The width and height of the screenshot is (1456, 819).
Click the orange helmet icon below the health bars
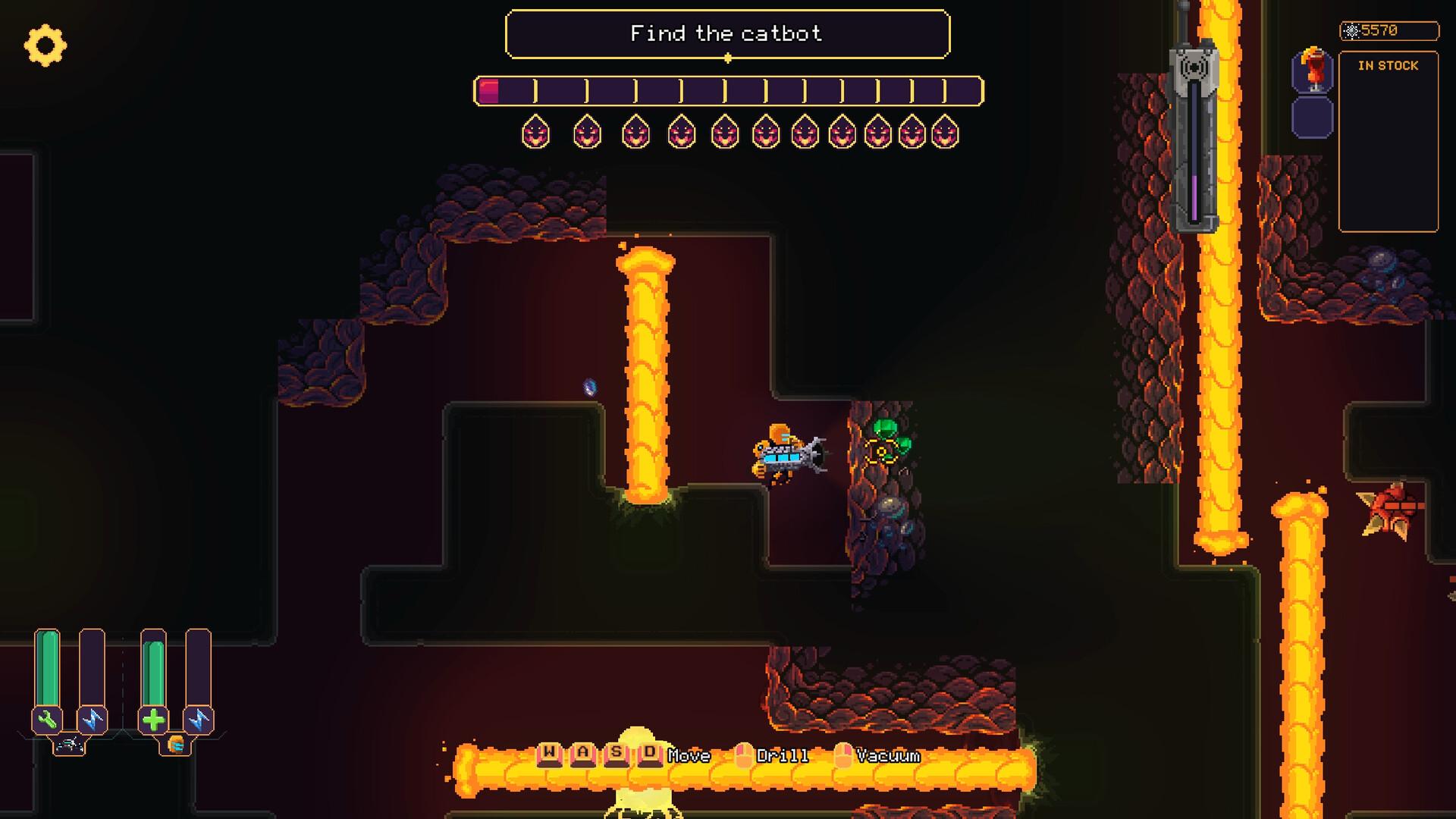pos(176,745)
